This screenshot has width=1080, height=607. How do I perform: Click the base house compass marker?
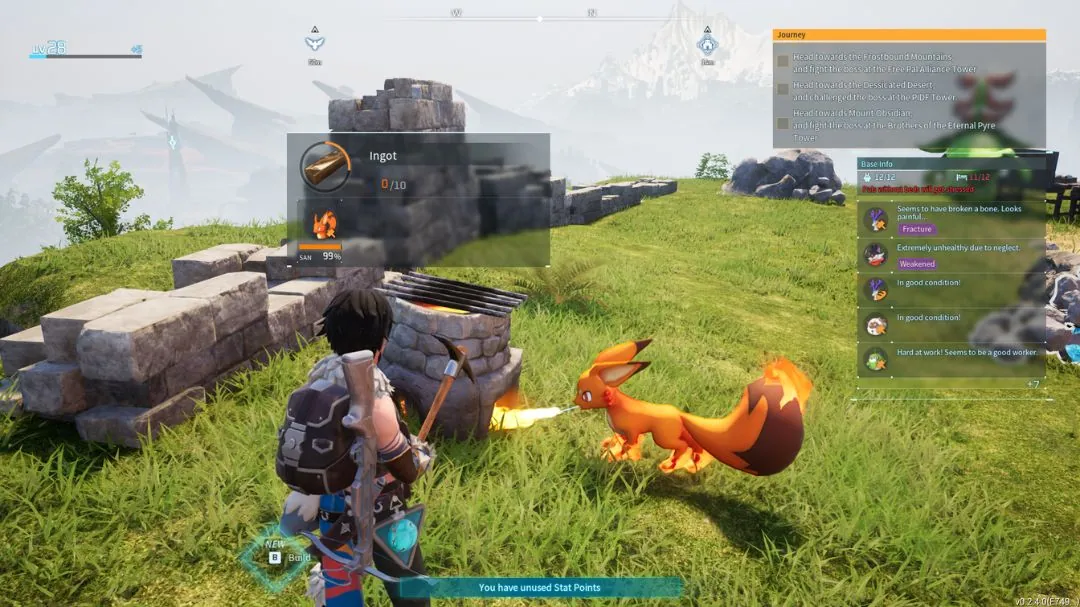pyautogui.click(x=707, y=44)
